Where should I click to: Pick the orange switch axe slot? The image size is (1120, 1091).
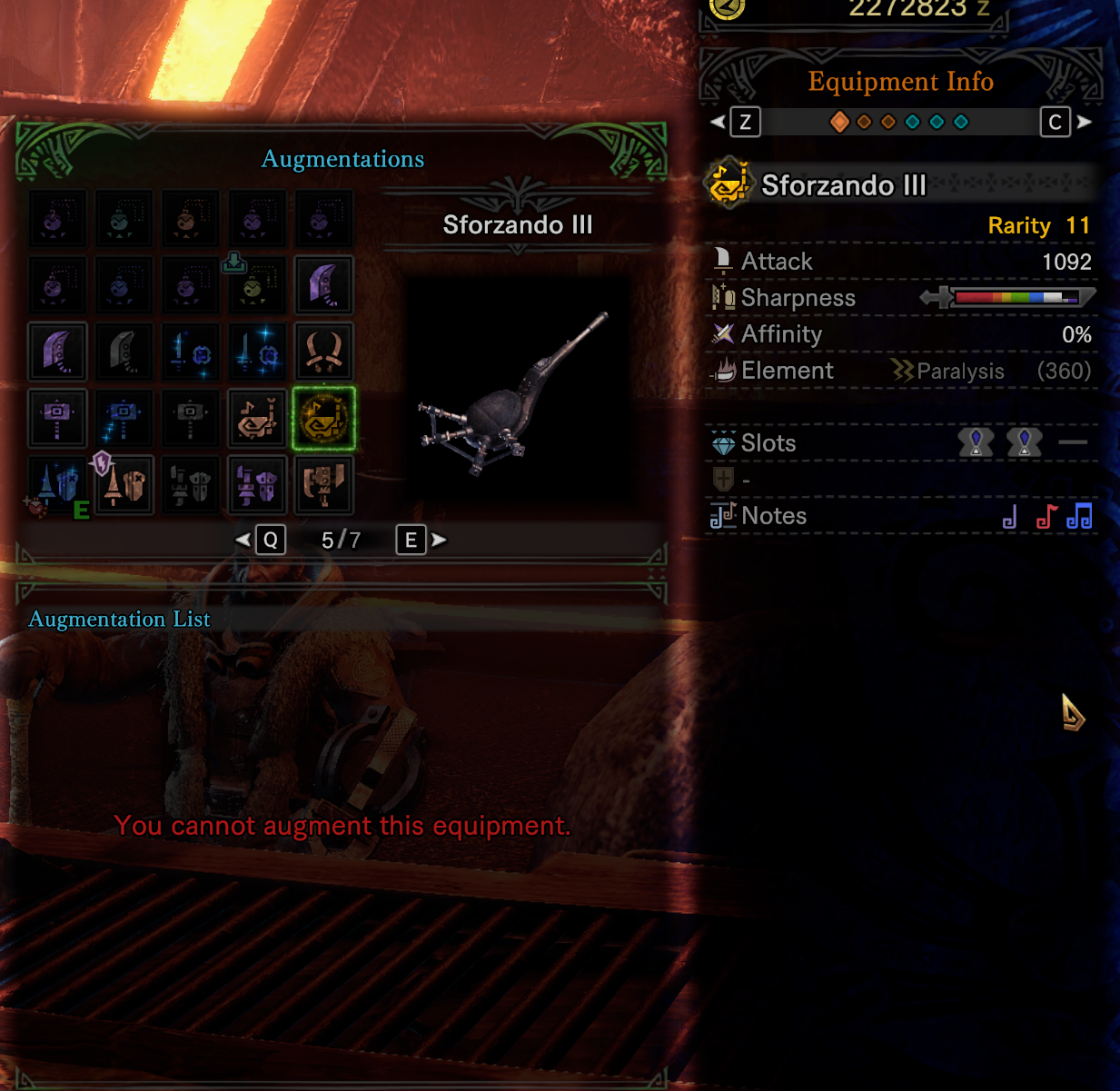[x=323, y=484]
